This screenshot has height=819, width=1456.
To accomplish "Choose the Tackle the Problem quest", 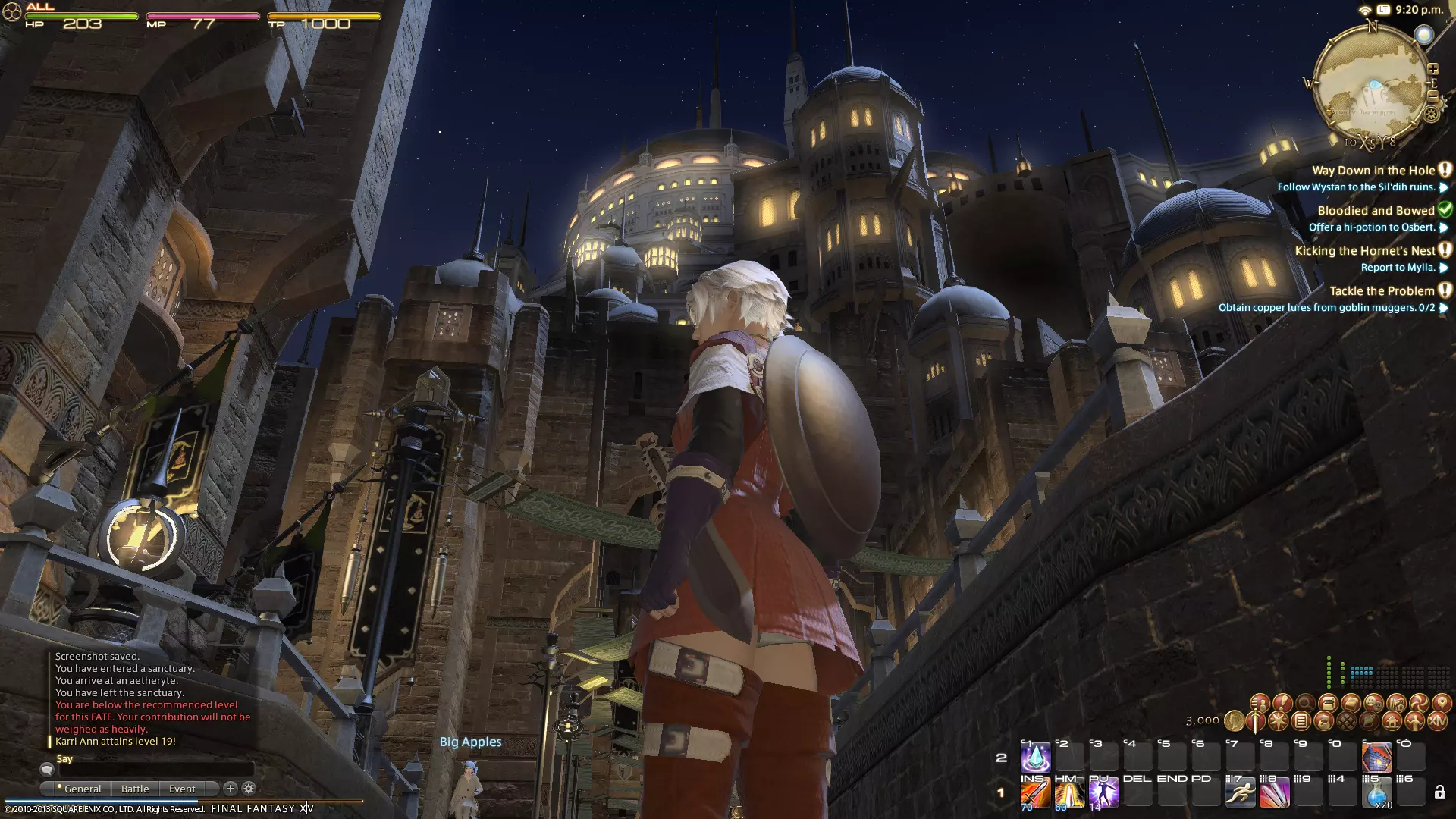I will [1382, 291].
